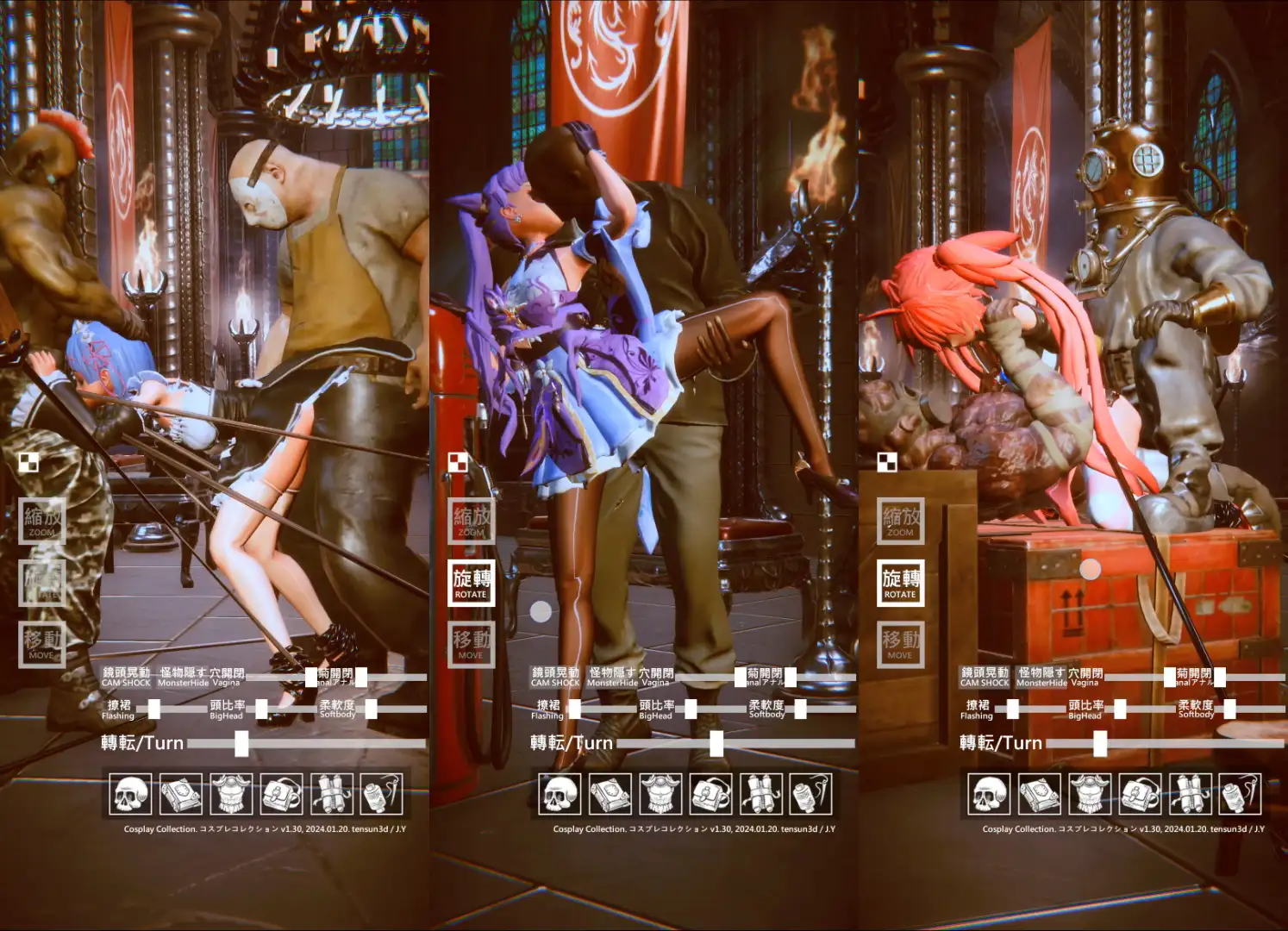The height and width of the screenshot is (931, 1288).
Task: Toggle MonsterHide in the diving-helmet panel
Action: [x=1041, y=677]
